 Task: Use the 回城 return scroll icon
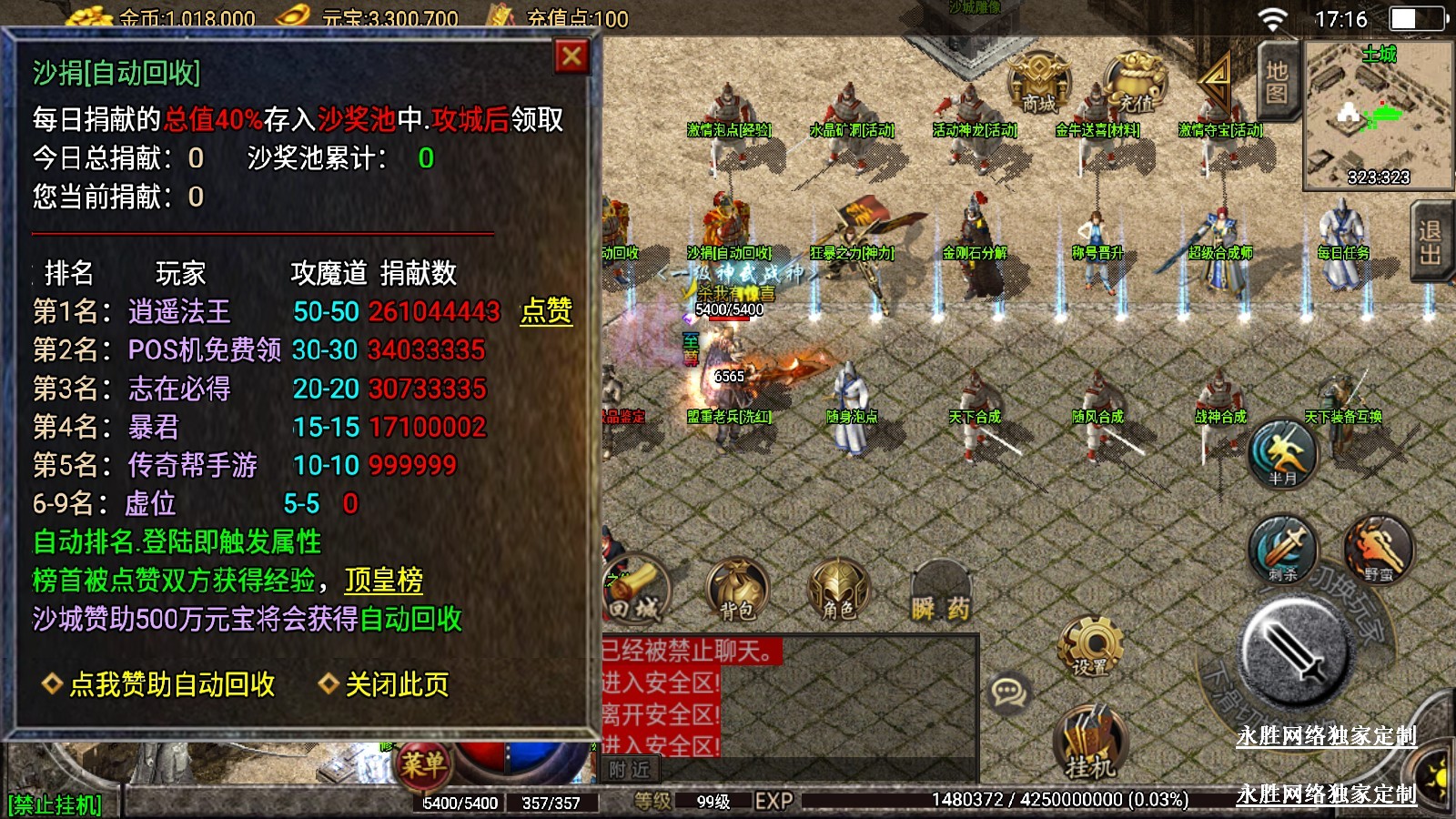(635, 590)
